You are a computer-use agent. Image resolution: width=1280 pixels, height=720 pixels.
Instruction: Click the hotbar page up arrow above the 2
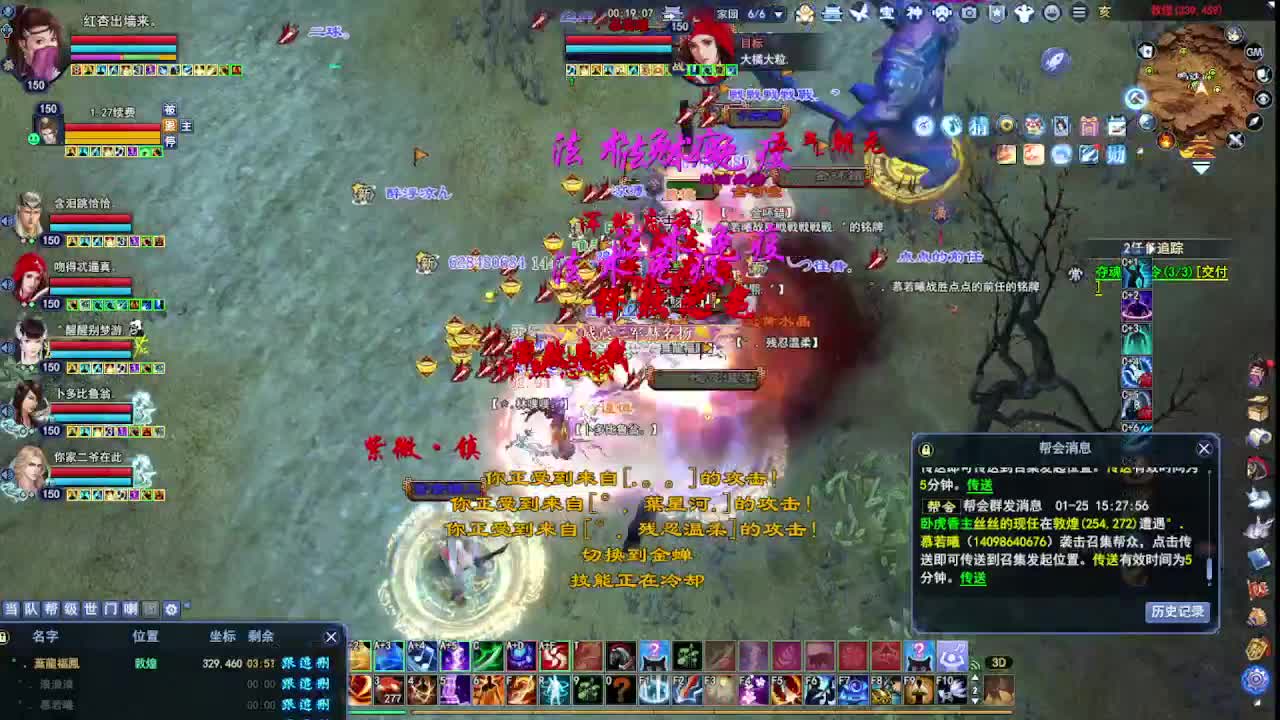975,679
